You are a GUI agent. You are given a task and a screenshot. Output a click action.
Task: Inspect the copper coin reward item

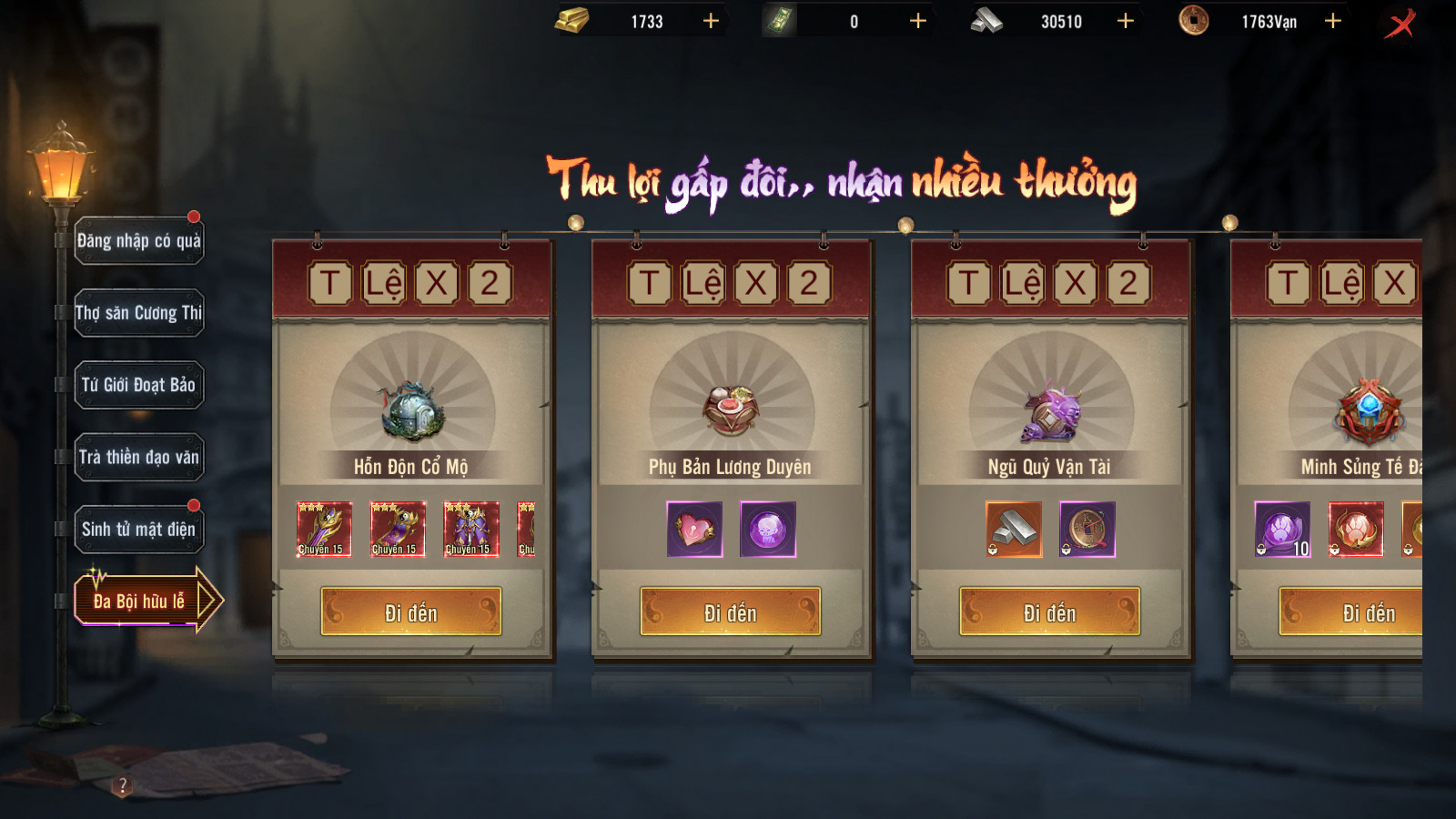tap(1087, 530)
